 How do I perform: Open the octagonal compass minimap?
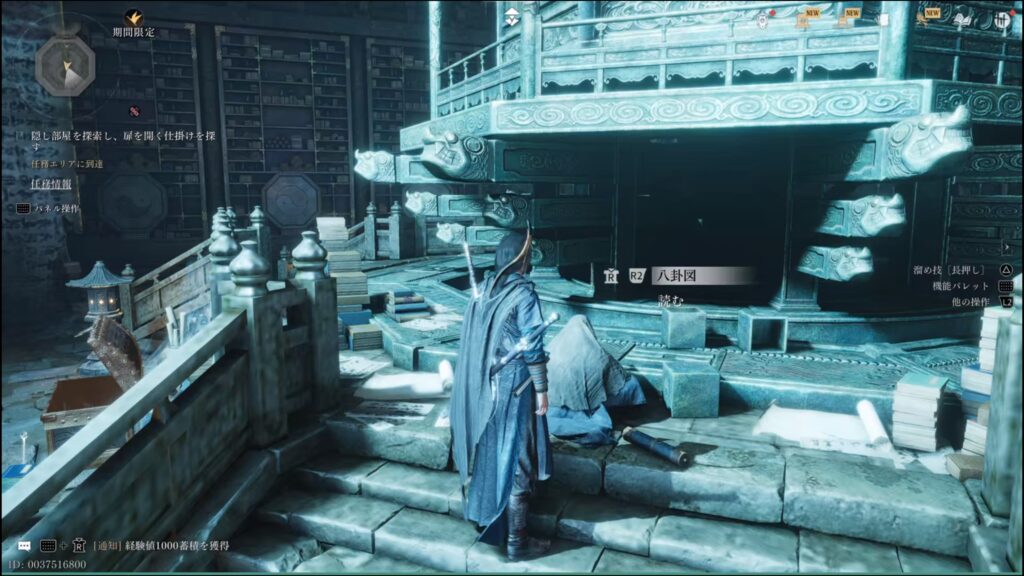pos(64,63)
